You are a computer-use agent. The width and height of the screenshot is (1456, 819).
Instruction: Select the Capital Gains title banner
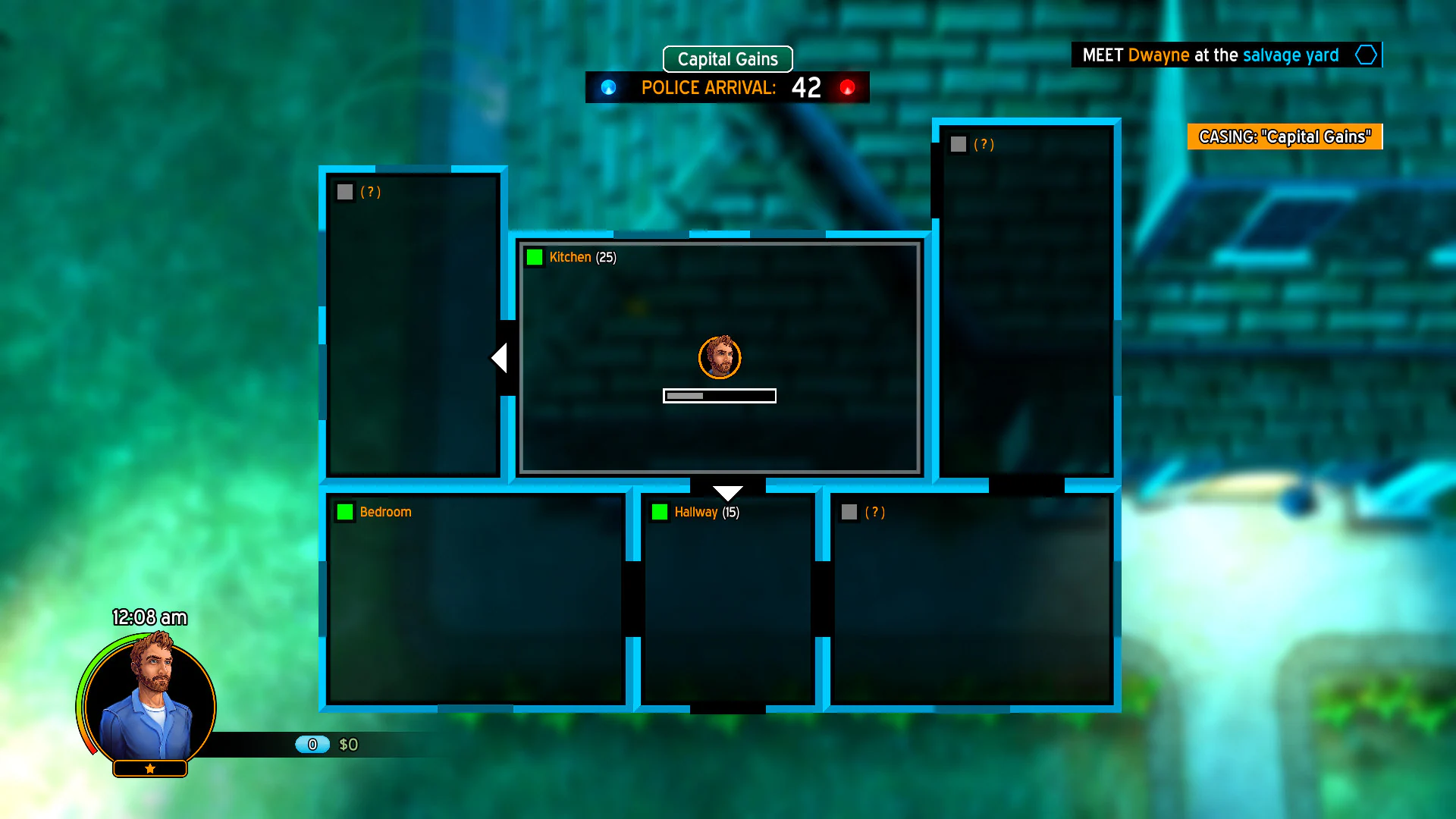pos(727,58)
